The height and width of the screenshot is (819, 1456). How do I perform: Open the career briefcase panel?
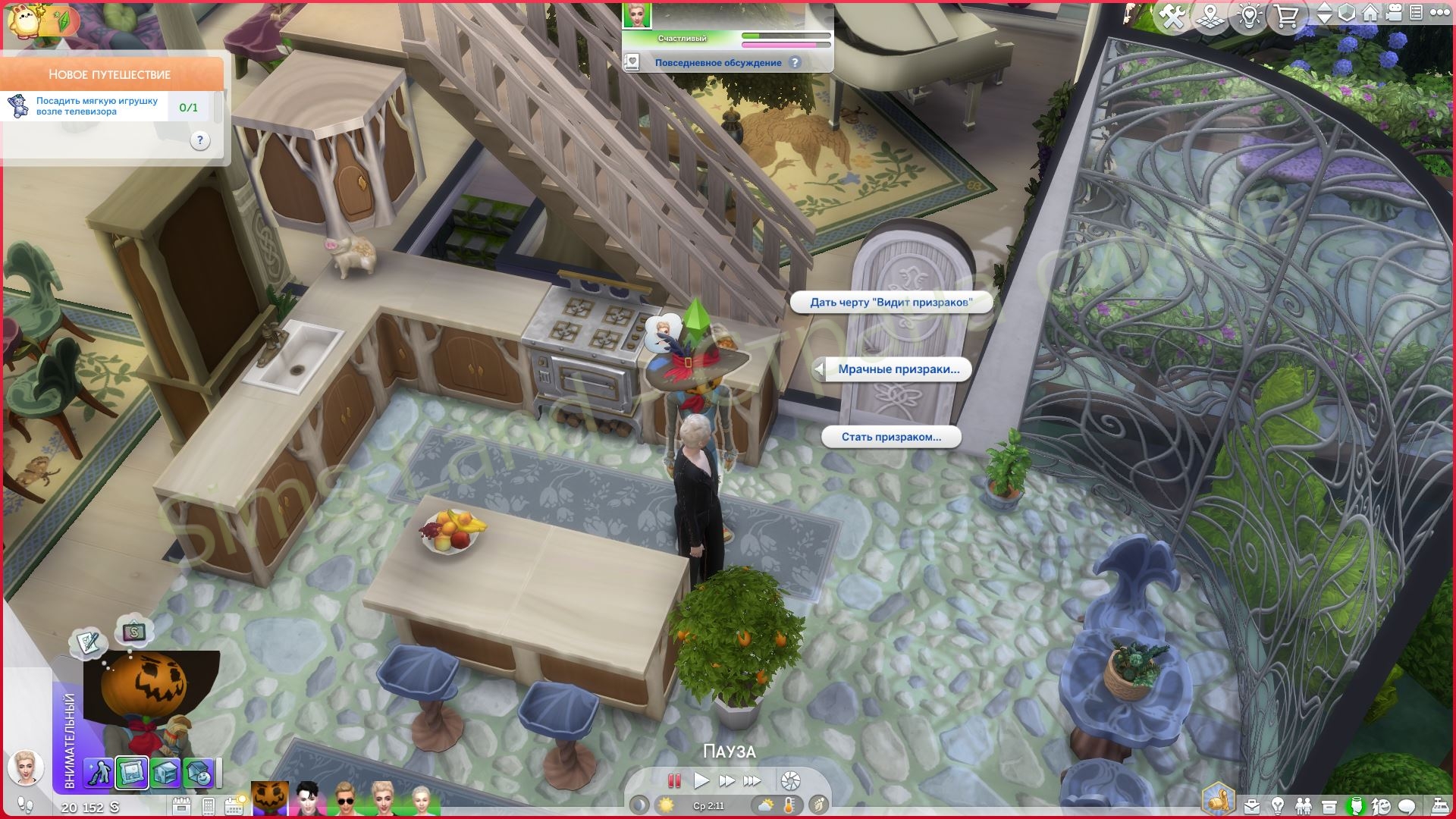point(1252,806)
